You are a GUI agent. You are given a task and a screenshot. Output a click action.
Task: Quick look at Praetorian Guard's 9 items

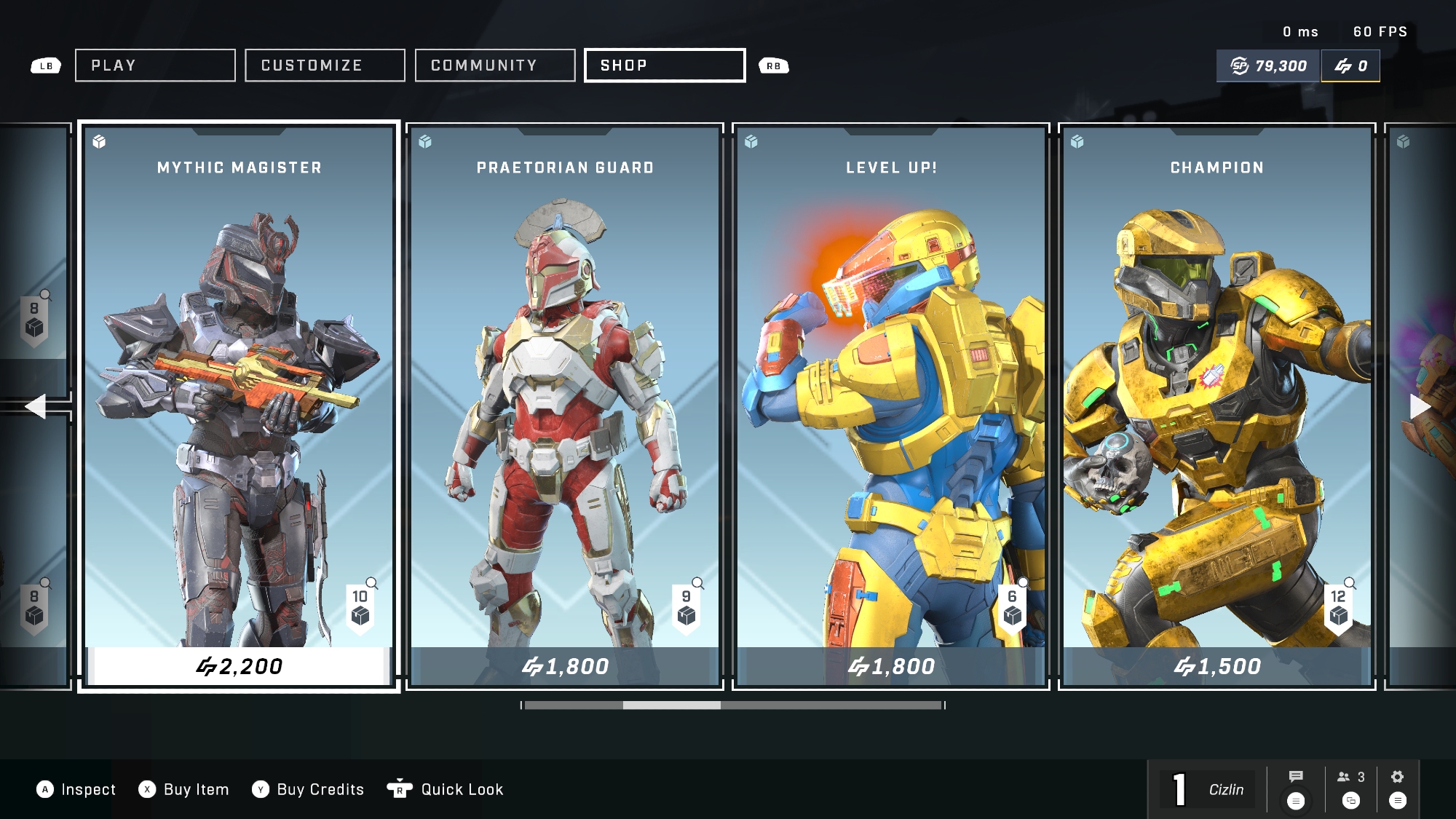tap(687, 606)
